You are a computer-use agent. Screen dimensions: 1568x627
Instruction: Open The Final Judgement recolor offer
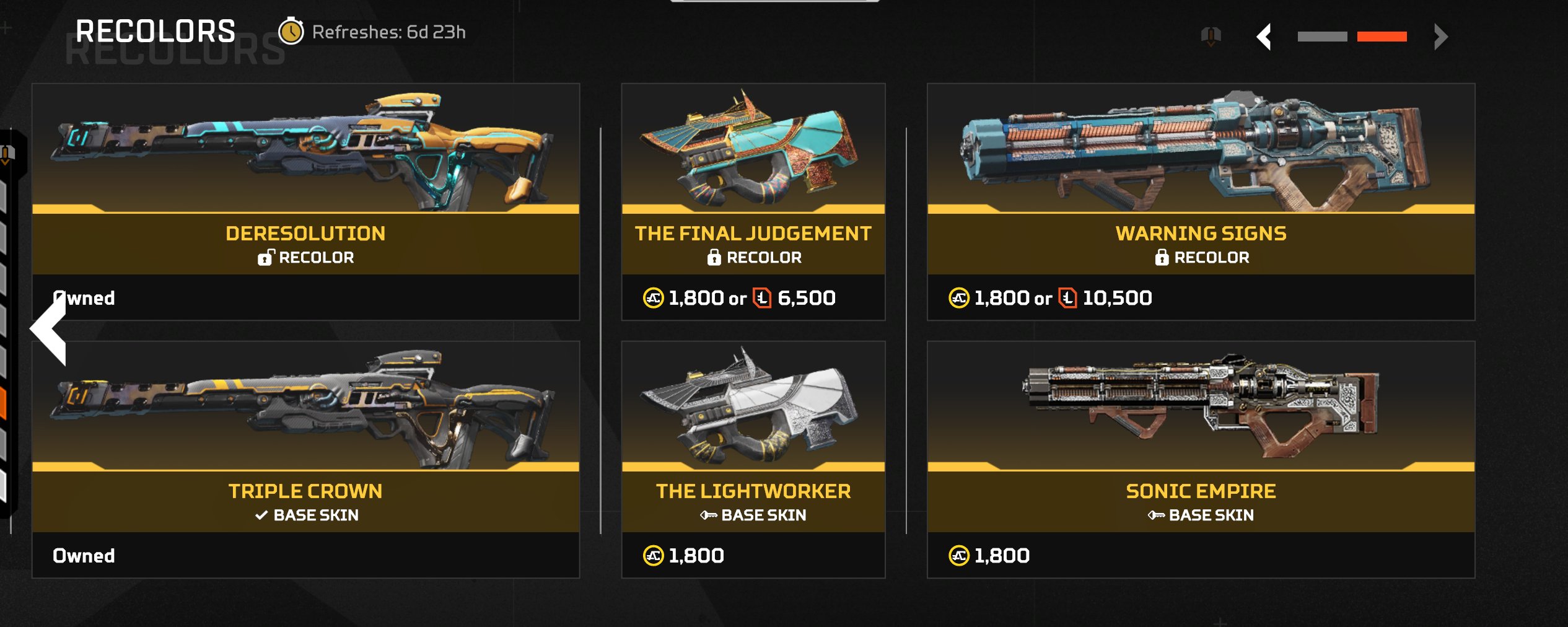[753, 201]
